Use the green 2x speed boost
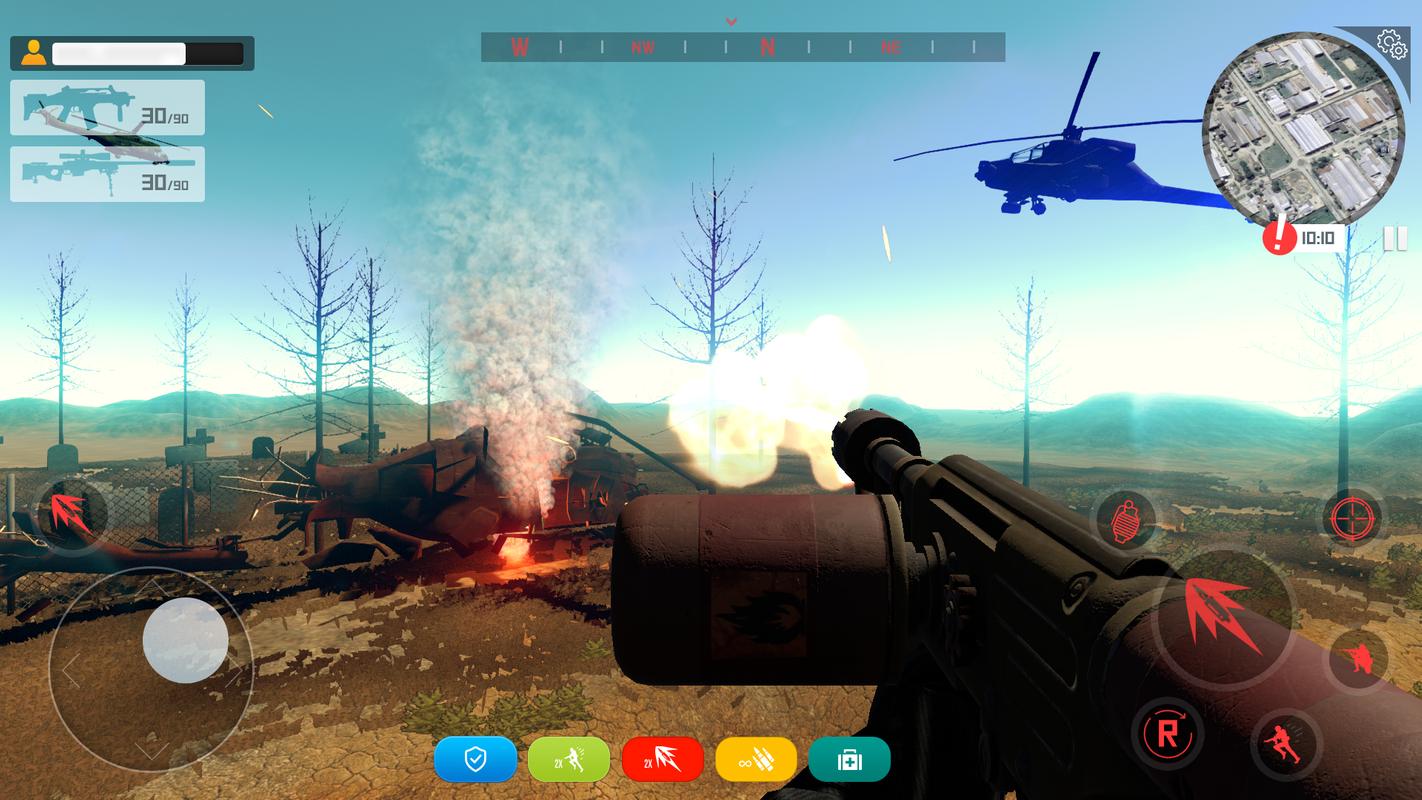The width and height of the screenshot is (1422, 800). pos(568,760)
